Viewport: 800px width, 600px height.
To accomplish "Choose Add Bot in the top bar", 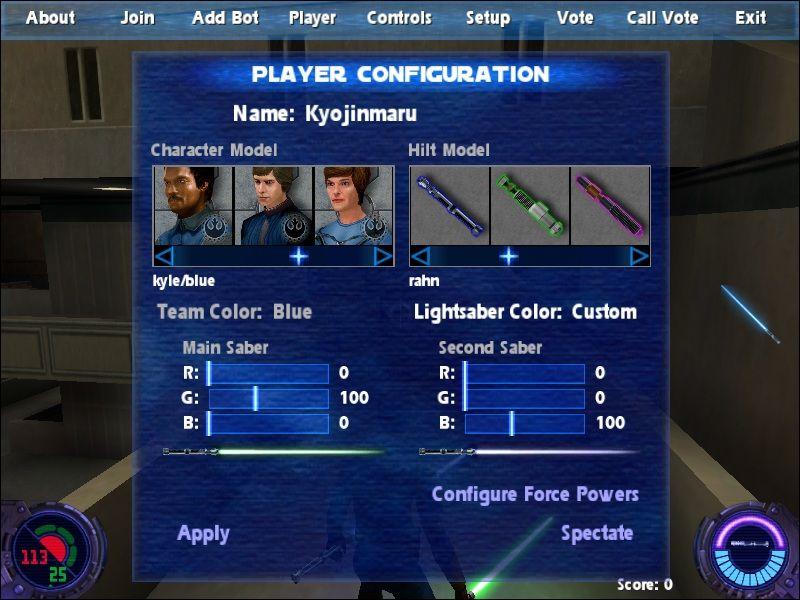I will pos(224,18).
